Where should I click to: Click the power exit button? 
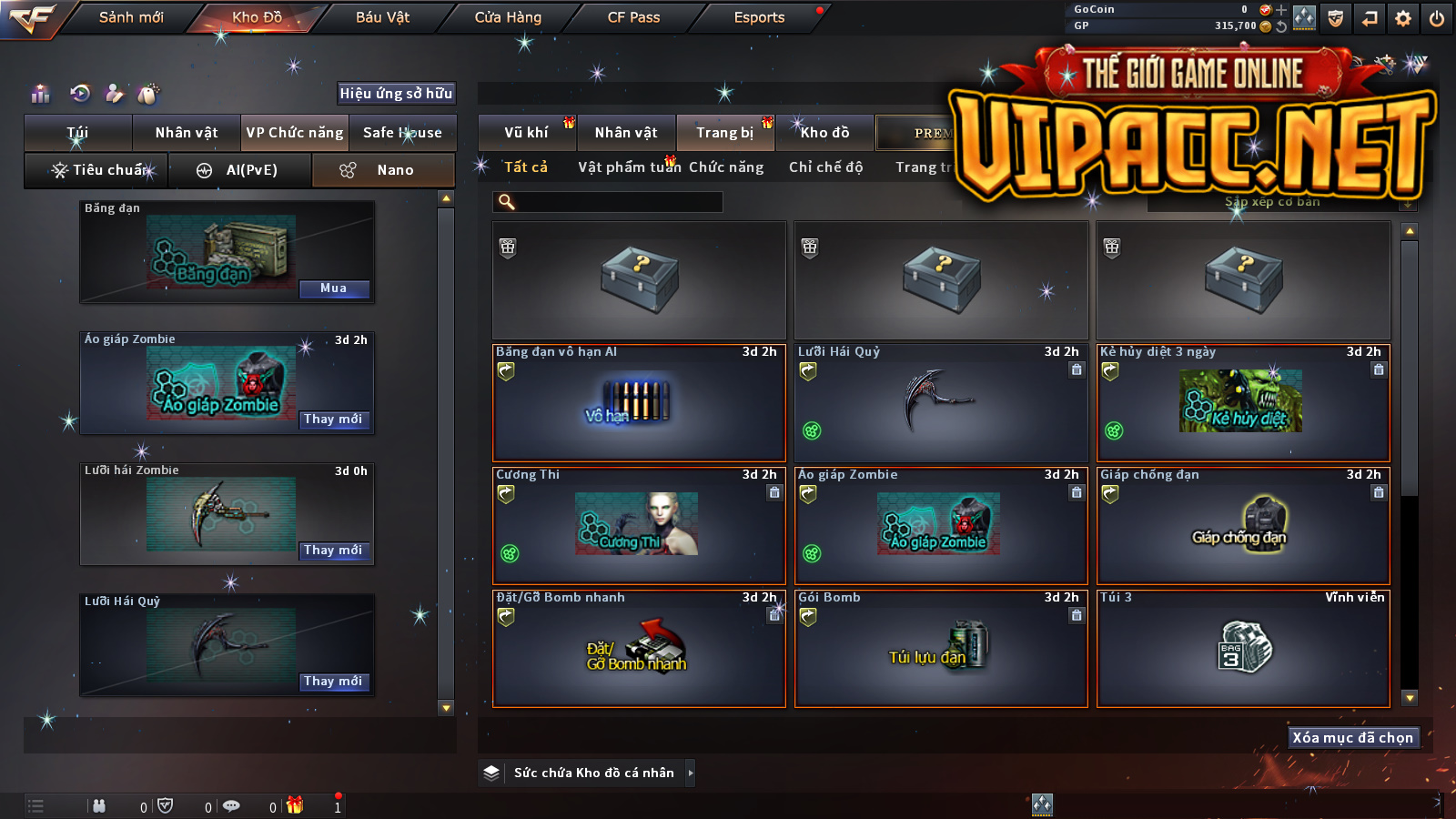click(1437, 18)
